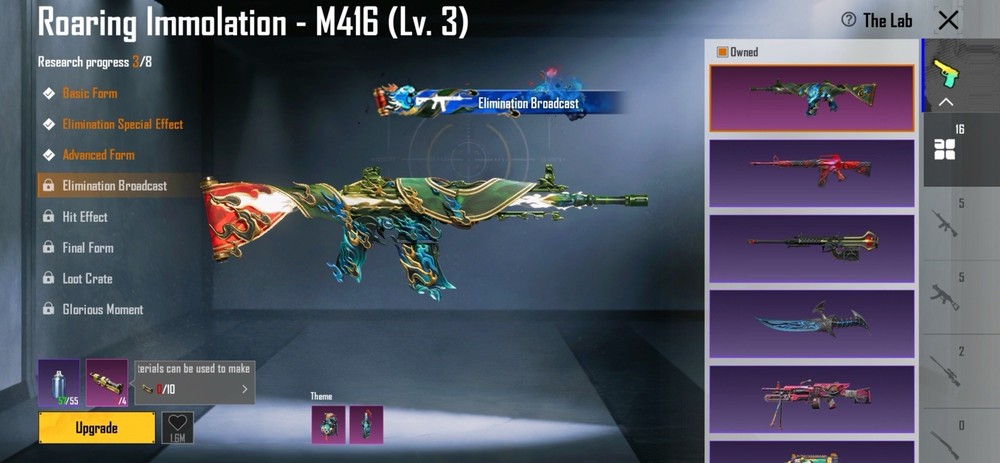Tick the Owned filter checkbox
Screen dimensions: 1000x463
tap(722, 52)
